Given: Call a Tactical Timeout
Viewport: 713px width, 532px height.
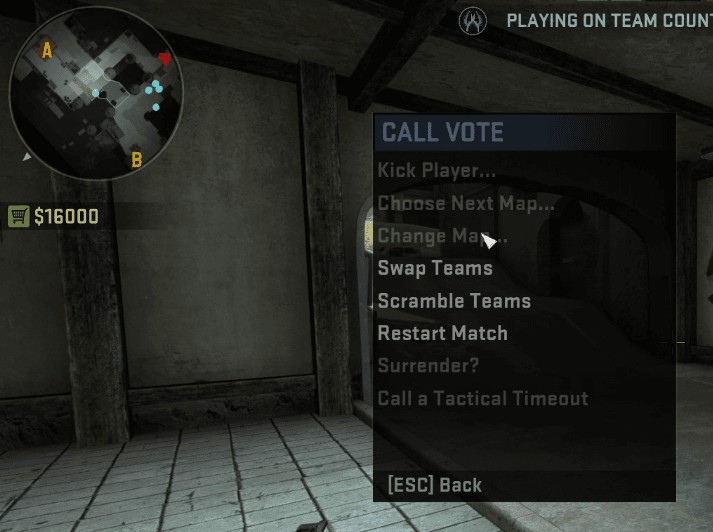Looking at the screenshot, I should [482, 398].
